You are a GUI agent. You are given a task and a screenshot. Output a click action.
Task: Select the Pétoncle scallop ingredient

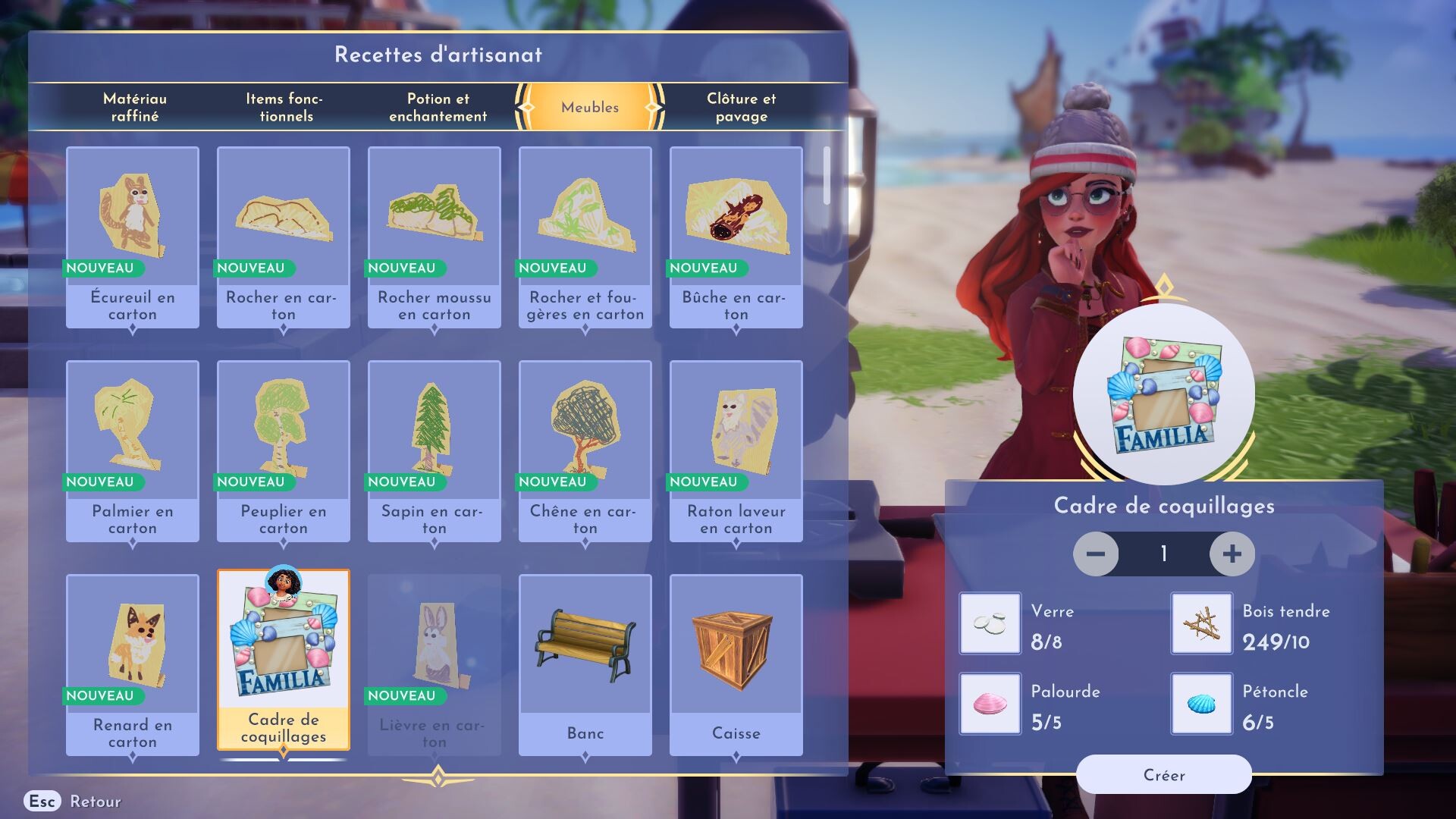tap(1200, 703)
